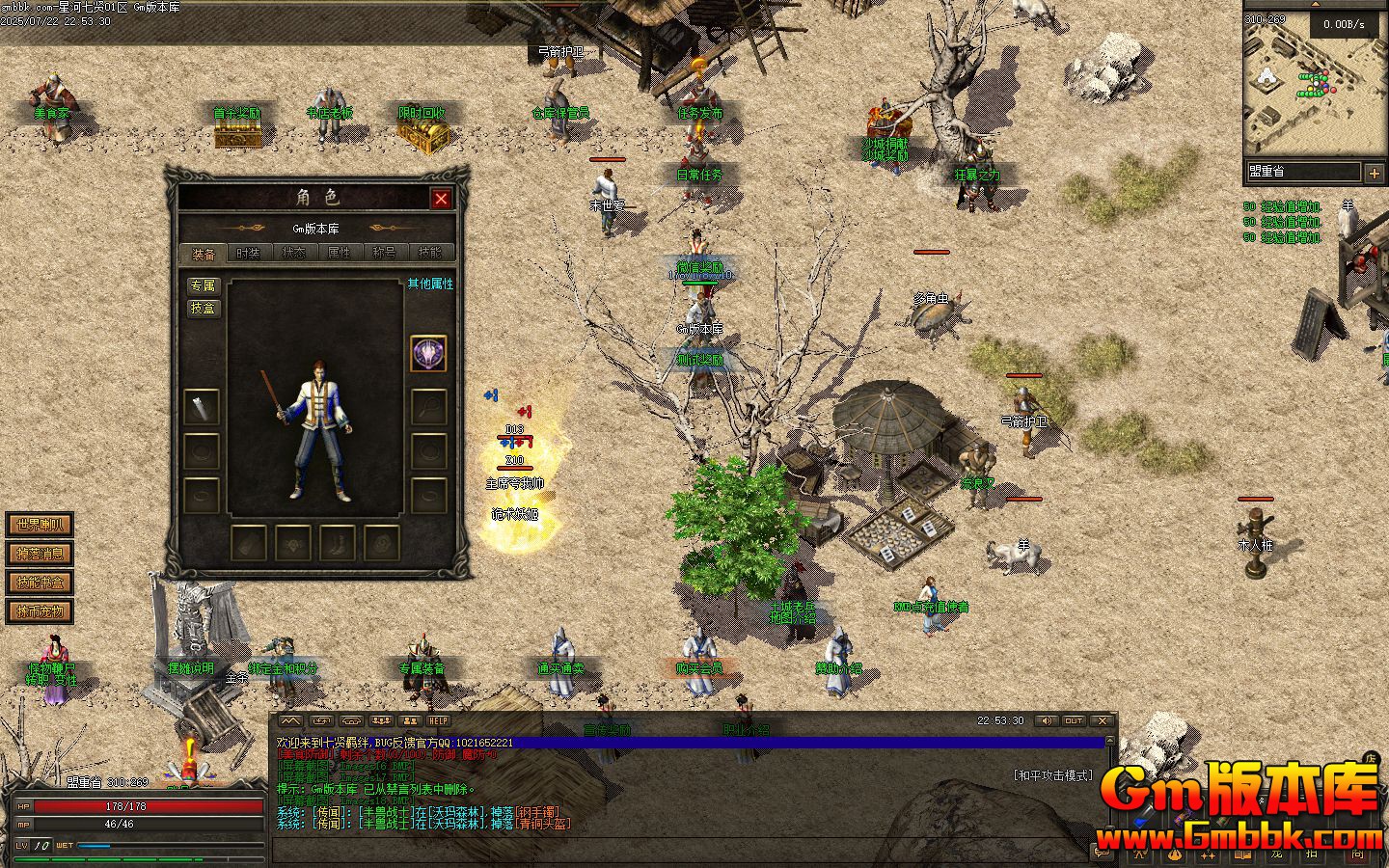The height and width of the screenshot is (868, 1389).
Task: Open the HELP button on chat bar
Action: pos(439,721)
